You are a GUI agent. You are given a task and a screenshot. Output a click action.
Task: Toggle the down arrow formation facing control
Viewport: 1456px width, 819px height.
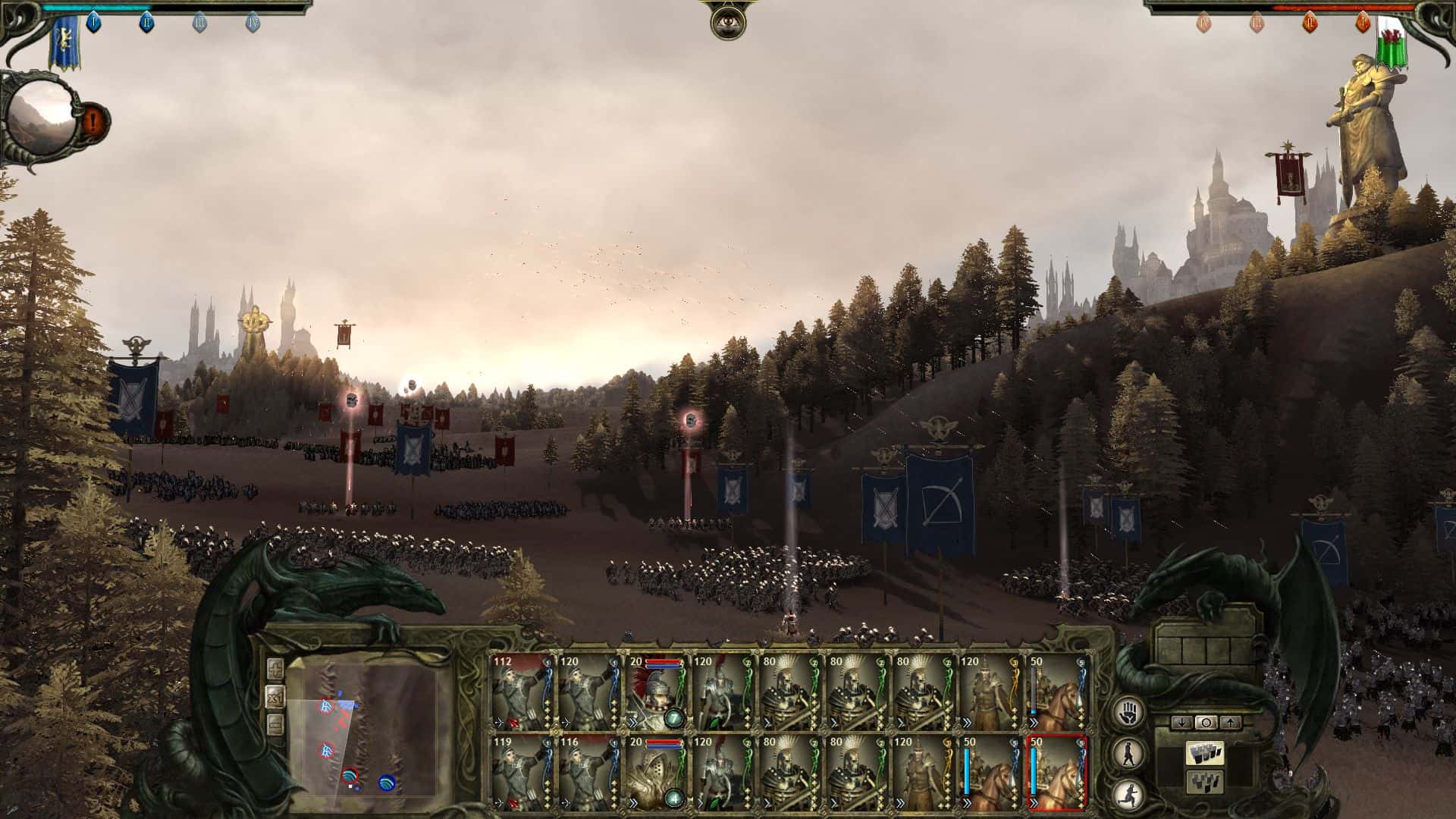click(x=1181, y=722)
